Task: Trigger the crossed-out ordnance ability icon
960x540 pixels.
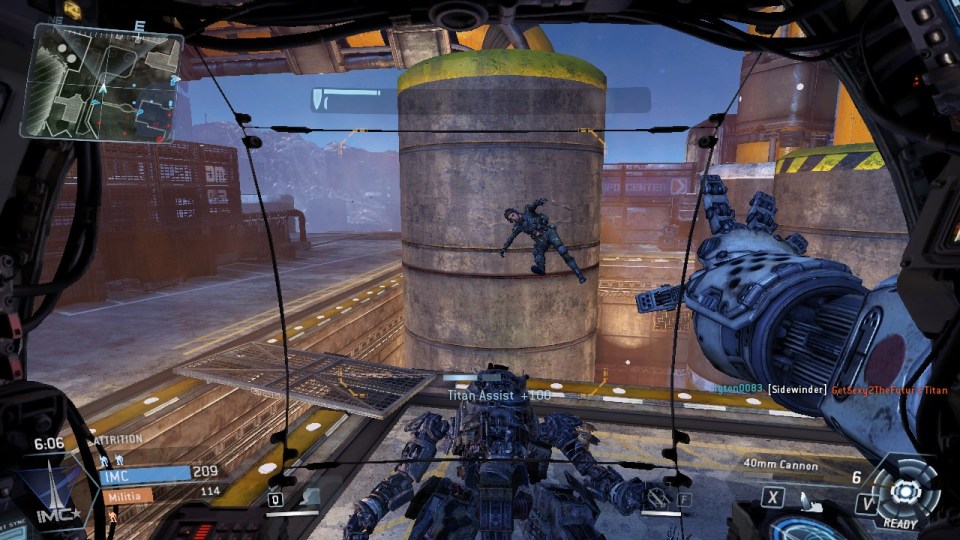Action: click(x=657, y=496)
